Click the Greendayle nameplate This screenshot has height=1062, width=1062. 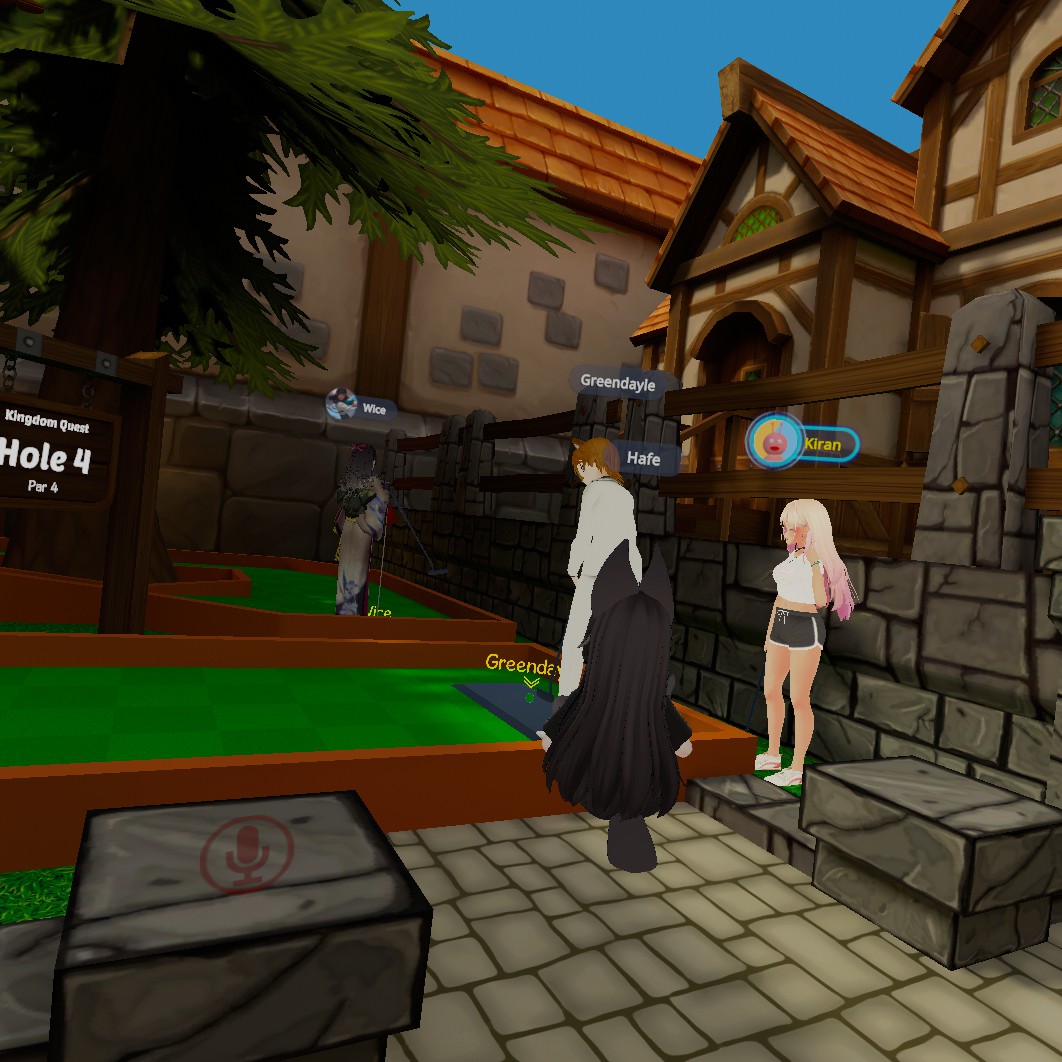click(x=618, y=381)
